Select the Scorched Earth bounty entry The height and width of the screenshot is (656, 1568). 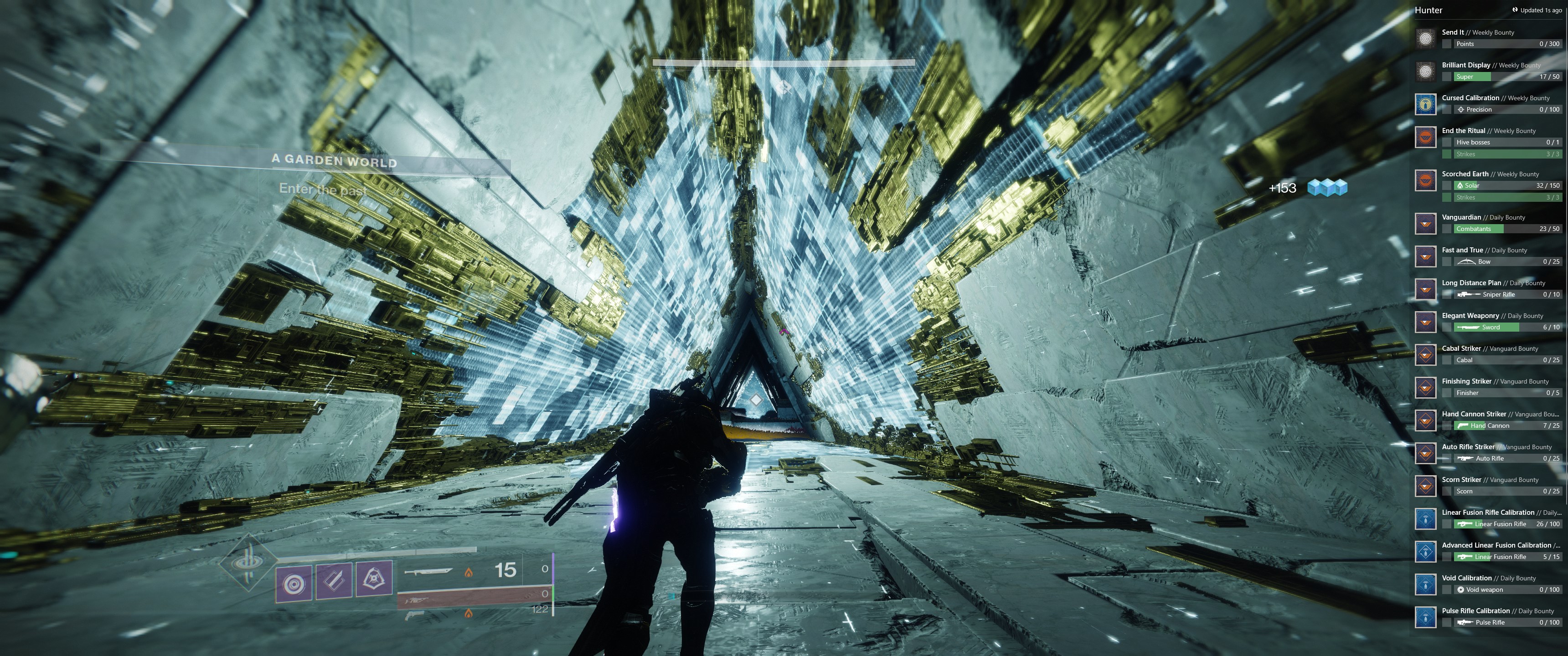coord(1488,185)
